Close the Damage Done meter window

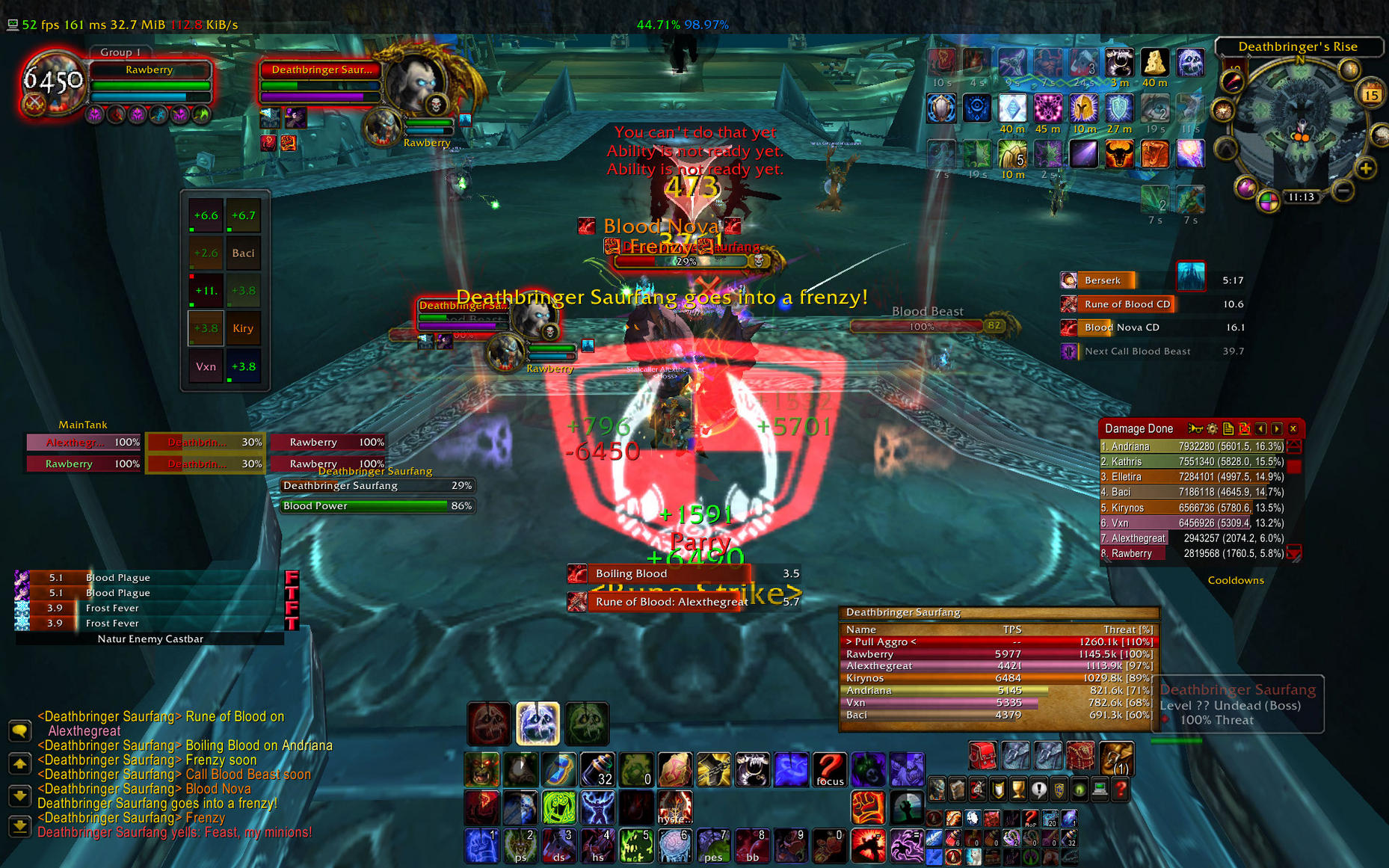pos(1293,428)
